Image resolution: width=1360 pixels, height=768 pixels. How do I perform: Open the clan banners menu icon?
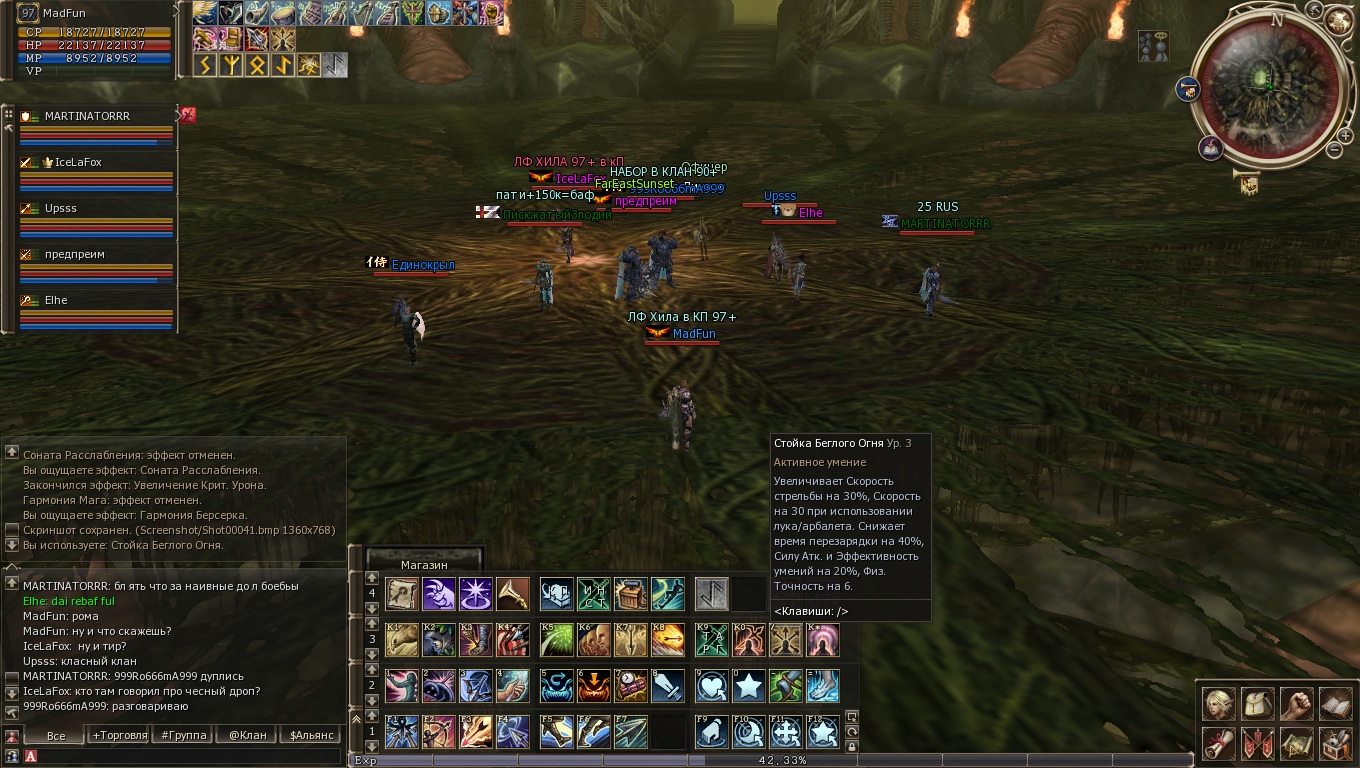coord(1257,743)
